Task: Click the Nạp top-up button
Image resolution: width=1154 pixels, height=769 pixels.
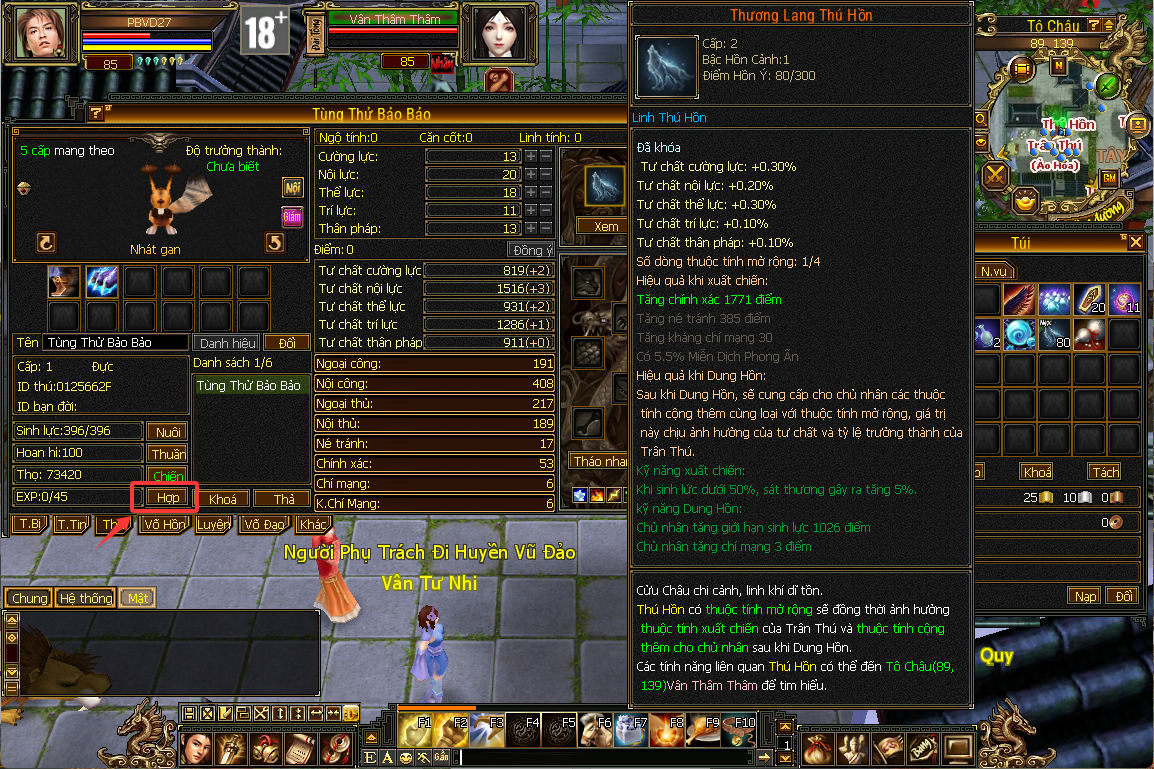Action: tap(1085, 596)
